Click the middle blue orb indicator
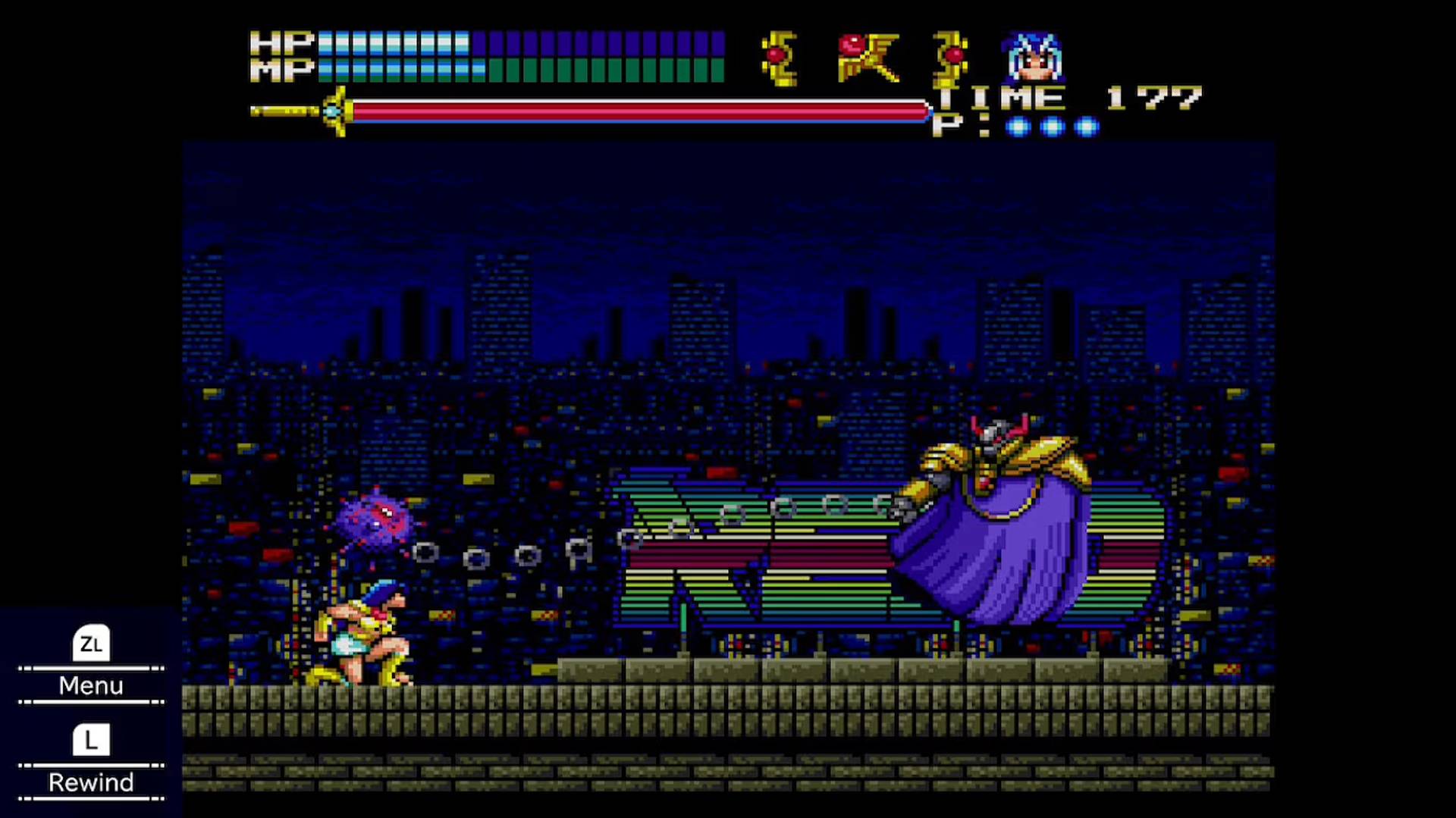The image size is (1456, 818). (x=1051, y=127)
